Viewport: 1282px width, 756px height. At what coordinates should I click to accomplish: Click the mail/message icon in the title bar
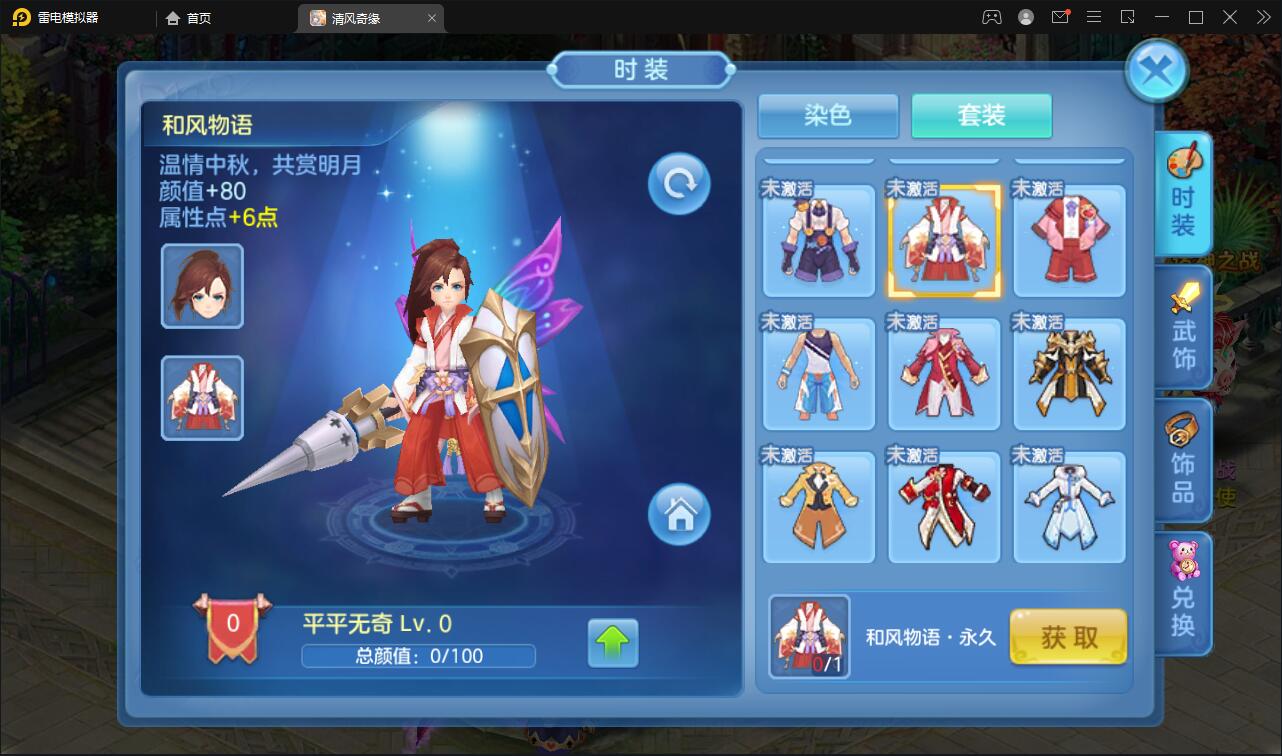(x=1062, y=17)
